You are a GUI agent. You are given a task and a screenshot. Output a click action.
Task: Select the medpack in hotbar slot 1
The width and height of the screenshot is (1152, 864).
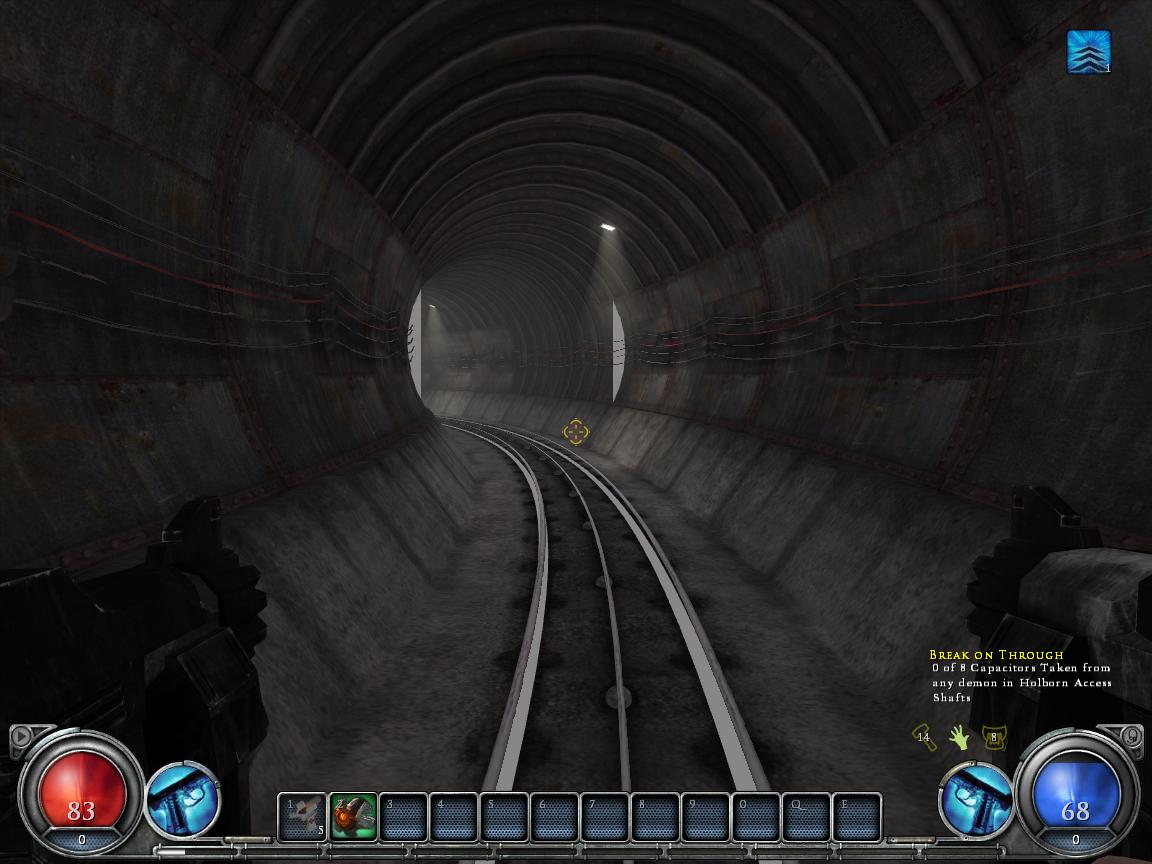coord(302,816)
